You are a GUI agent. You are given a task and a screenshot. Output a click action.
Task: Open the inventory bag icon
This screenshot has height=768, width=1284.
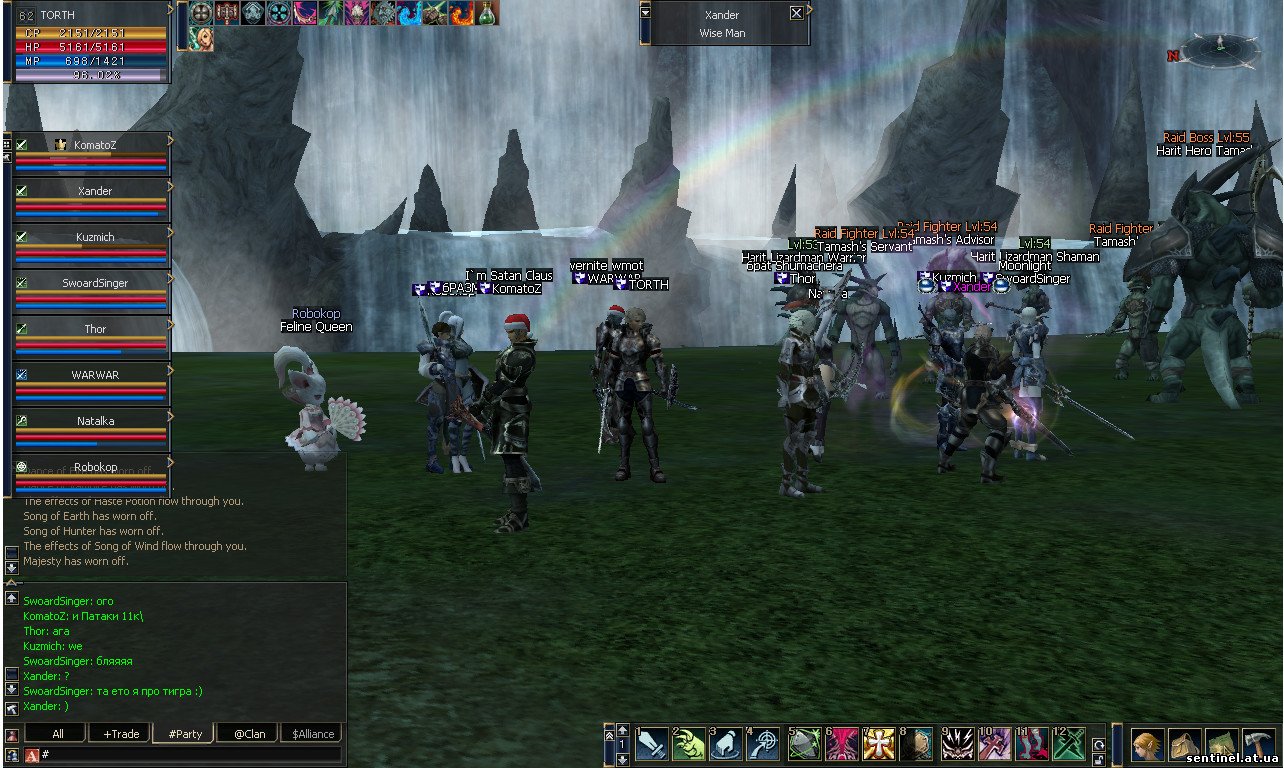pyautogui.click(x=1184, y=746)
